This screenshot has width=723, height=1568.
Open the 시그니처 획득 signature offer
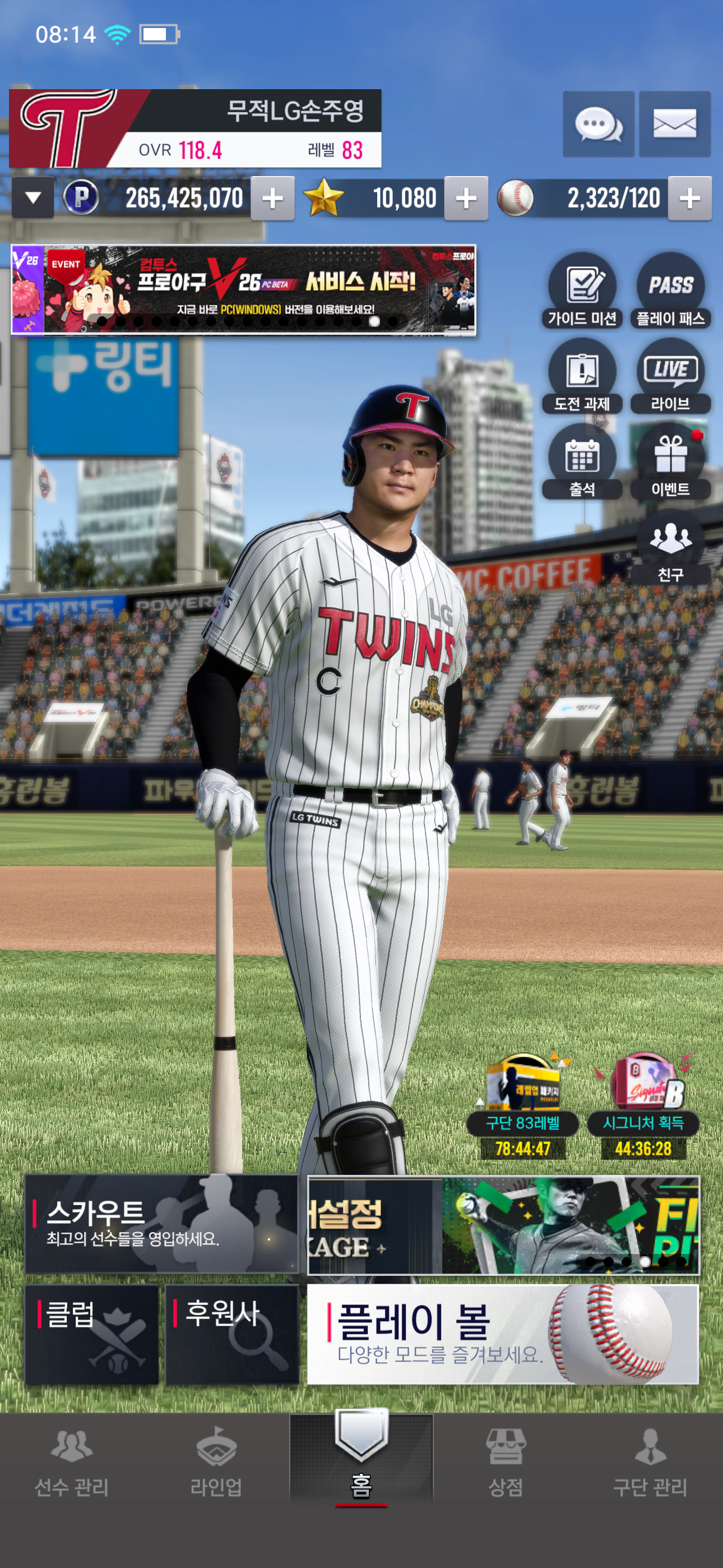point(643,1104)
